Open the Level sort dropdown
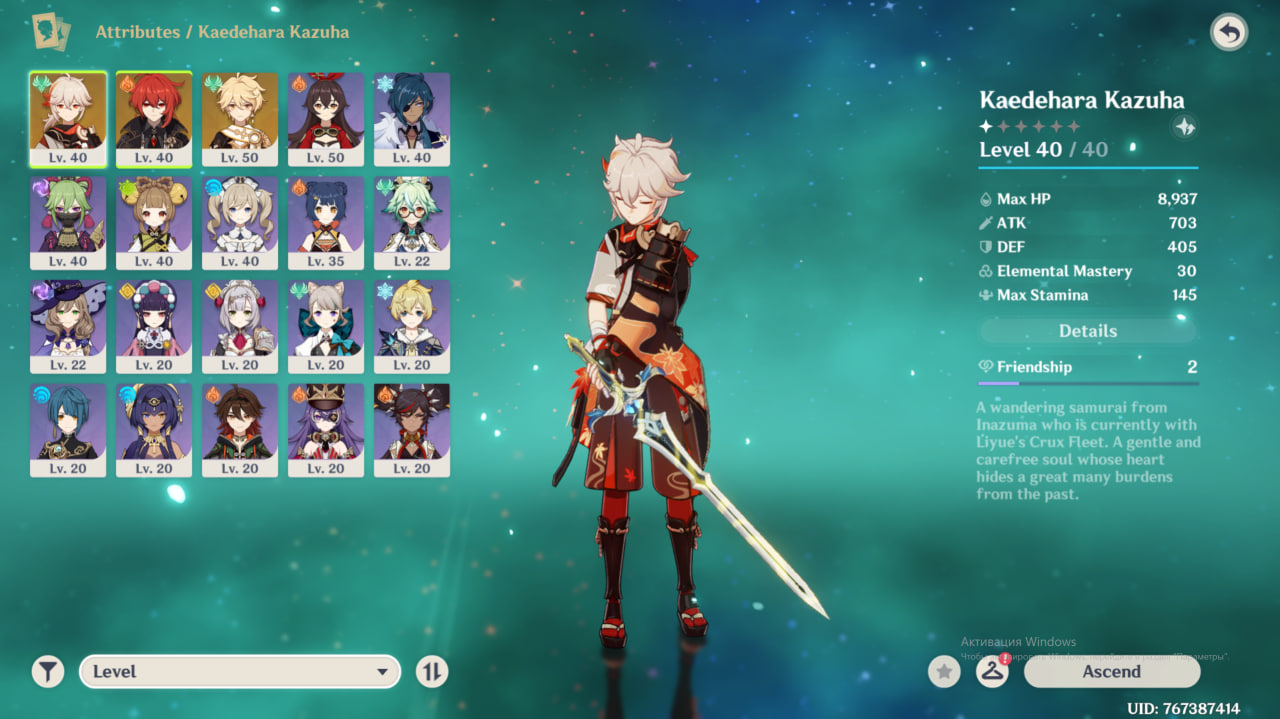 coord(240,672)
